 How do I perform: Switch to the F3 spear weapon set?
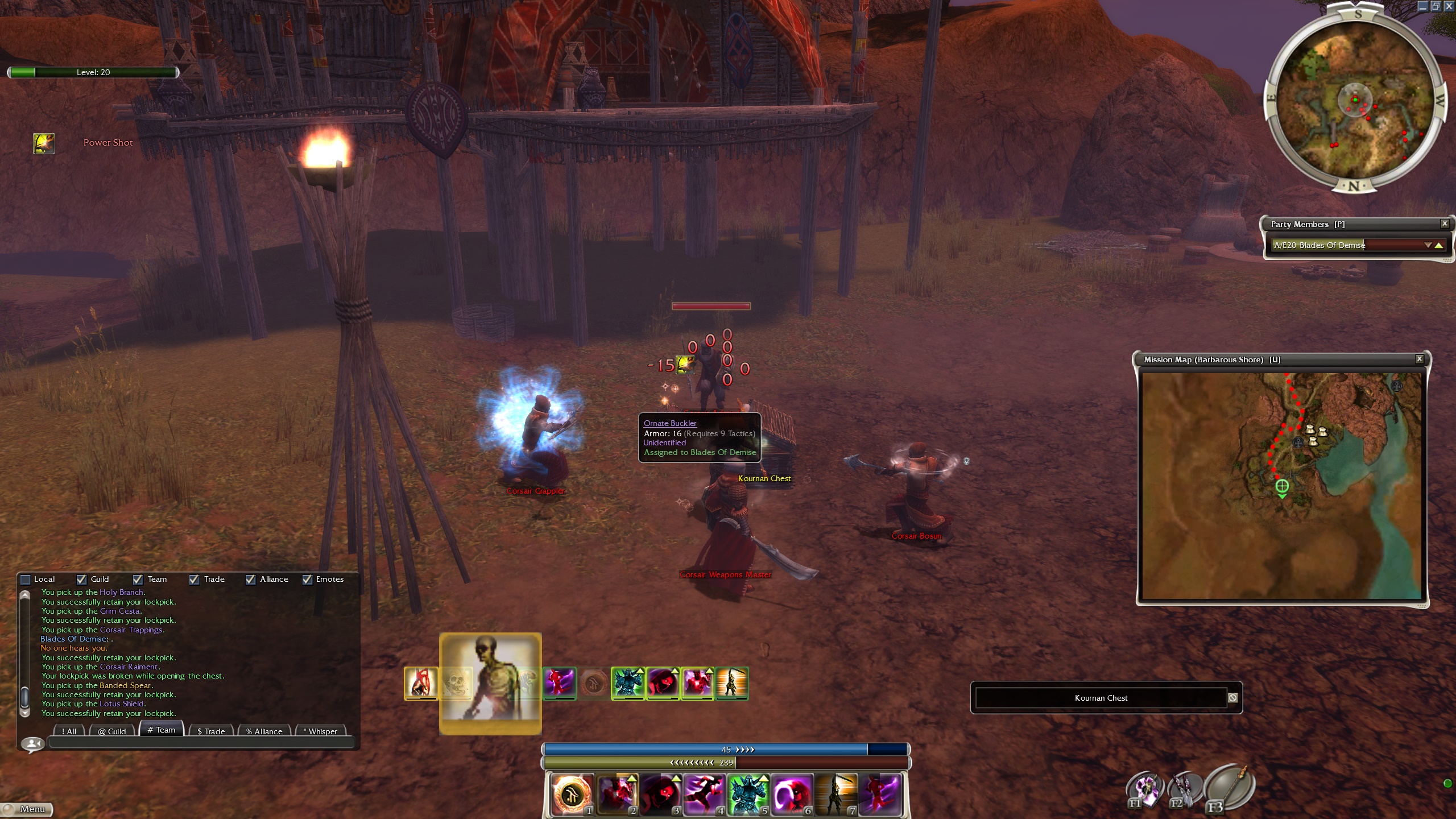coord(1228,788)
